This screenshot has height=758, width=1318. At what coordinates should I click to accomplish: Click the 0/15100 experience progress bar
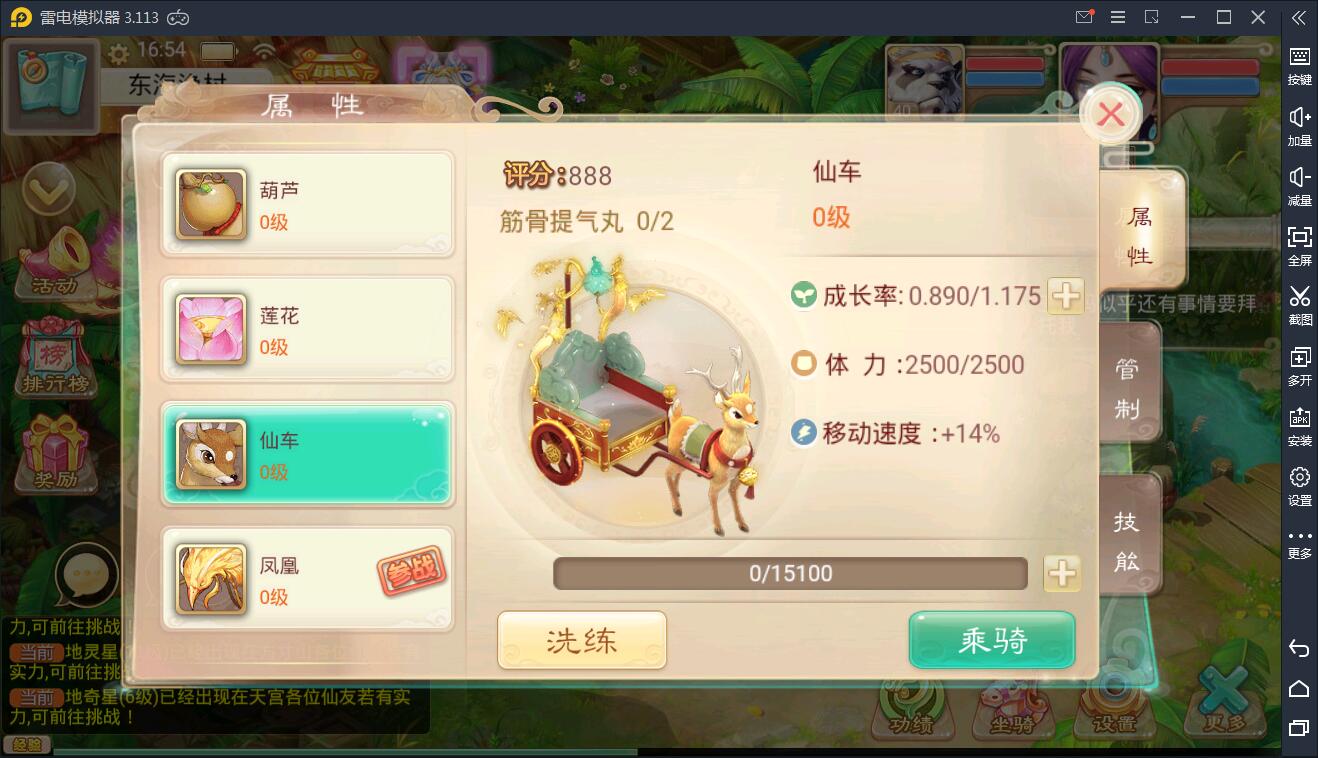(790, 573)
